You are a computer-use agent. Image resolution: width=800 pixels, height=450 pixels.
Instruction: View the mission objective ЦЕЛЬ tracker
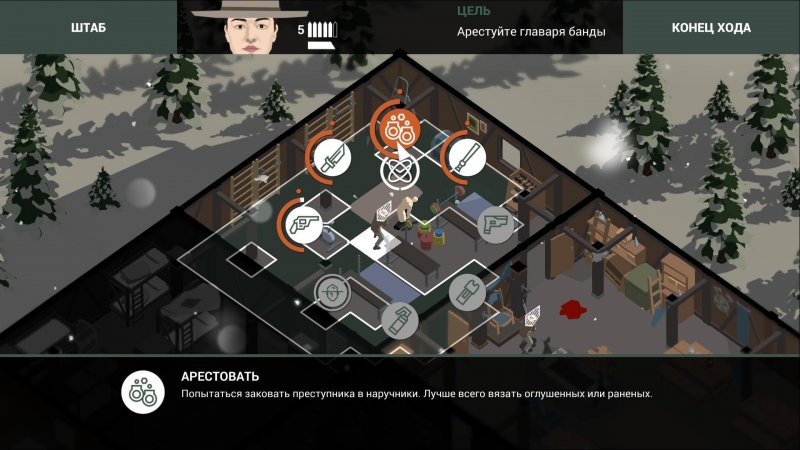[530, 23]
